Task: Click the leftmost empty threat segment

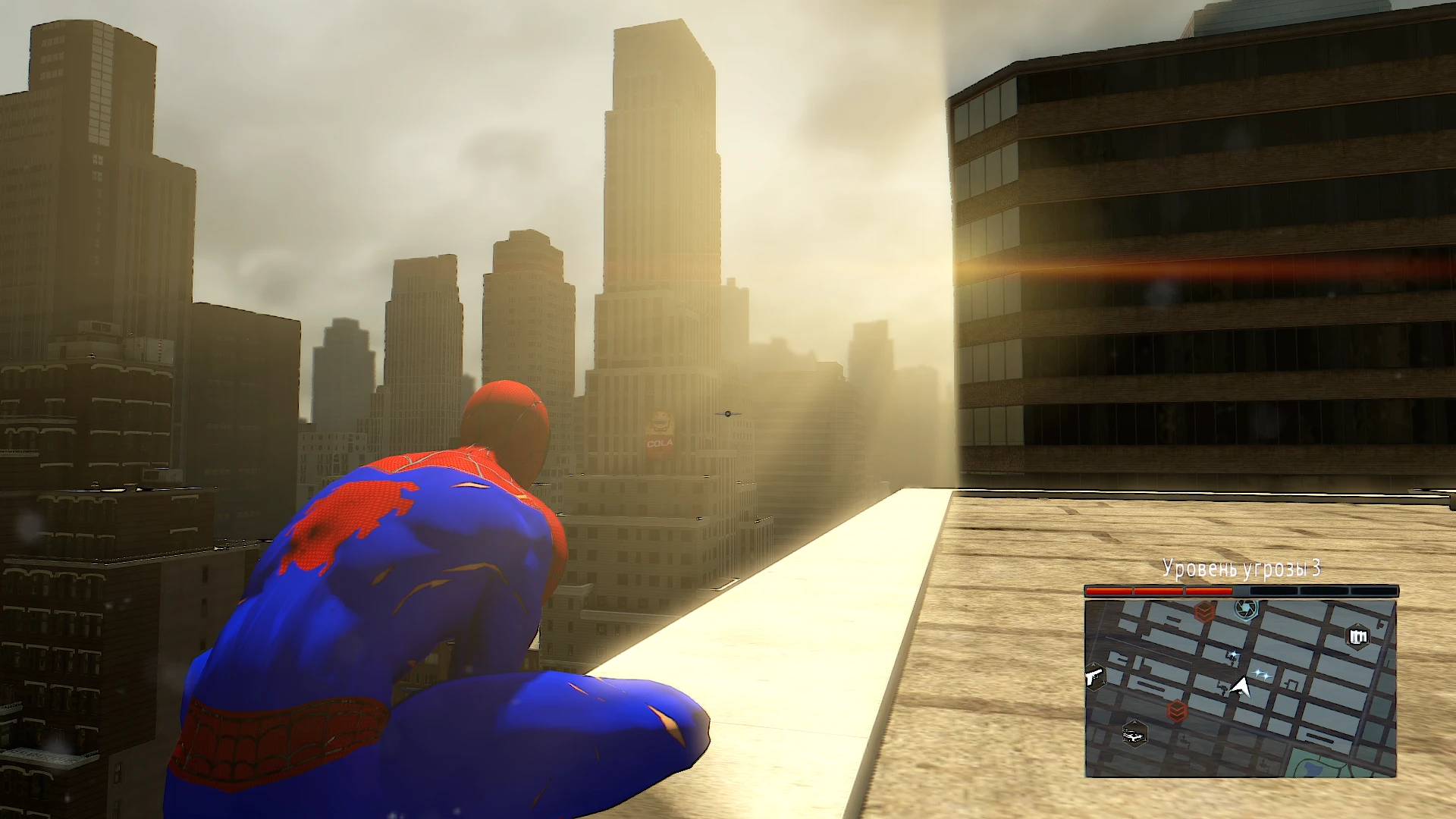Action: pos(1272,591)
